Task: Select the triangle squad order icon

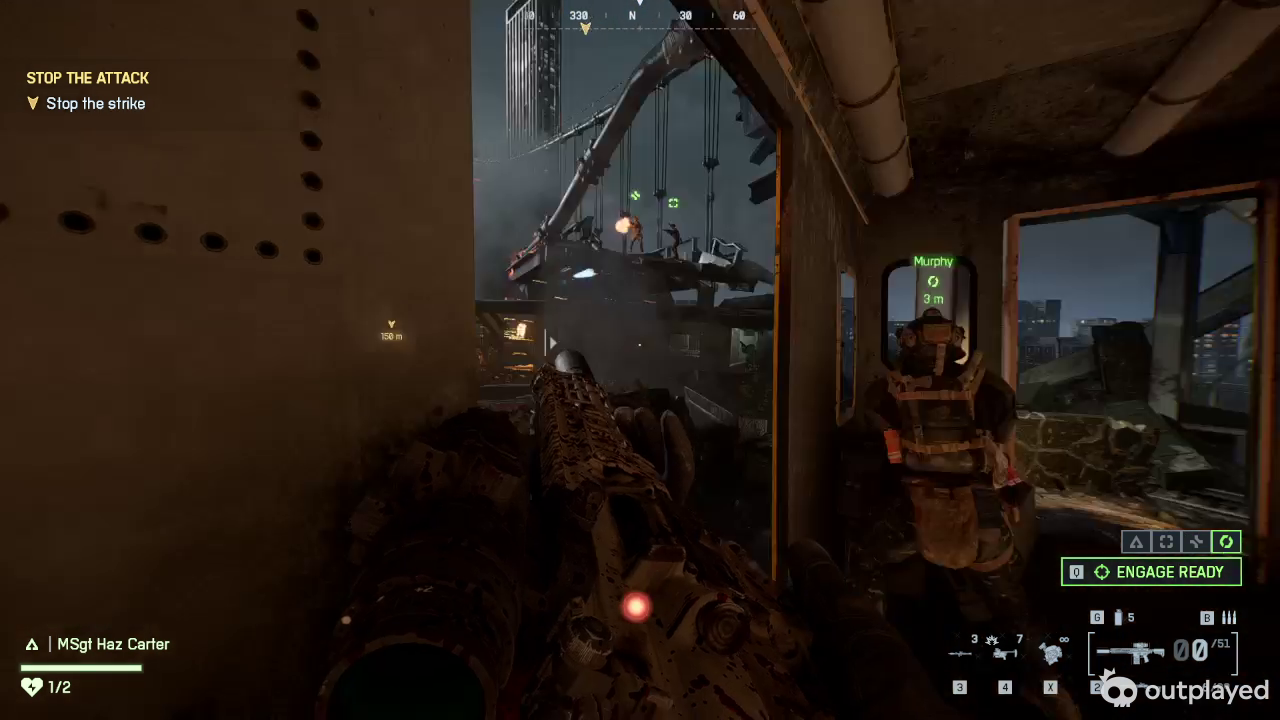Action: [1135, 542]
